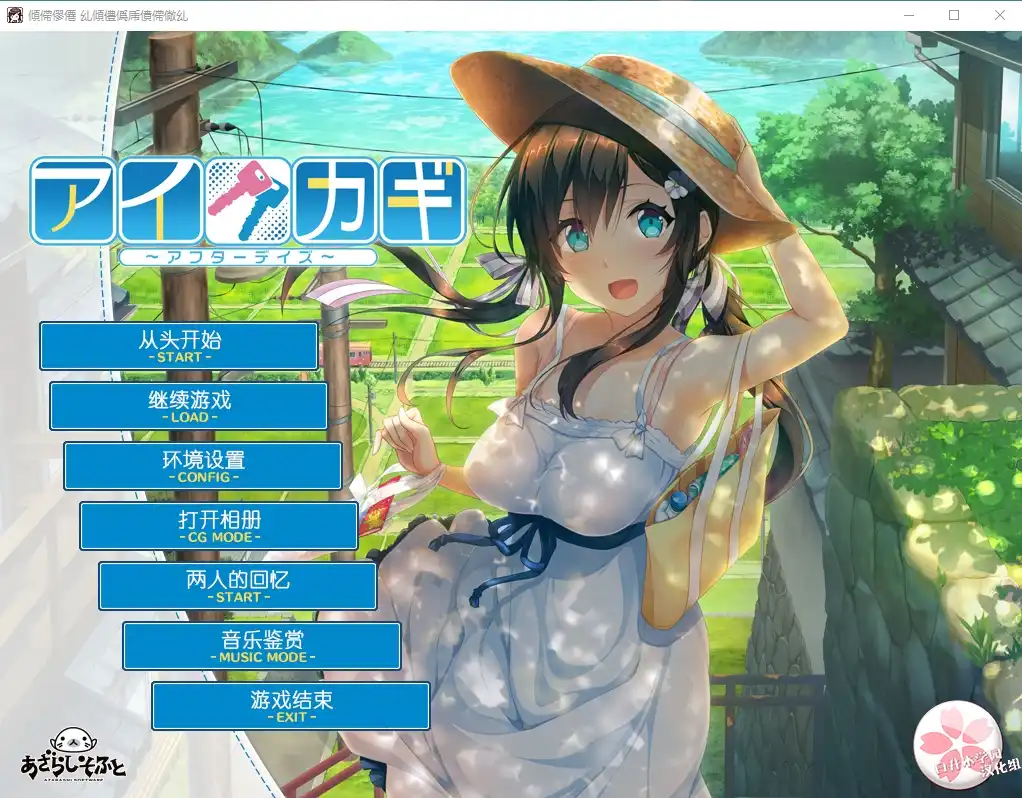This screenshot has height=798, width=1022.
Task: Choose 游戏结束 EXIT to quit
Action: (x=290, y=706)
